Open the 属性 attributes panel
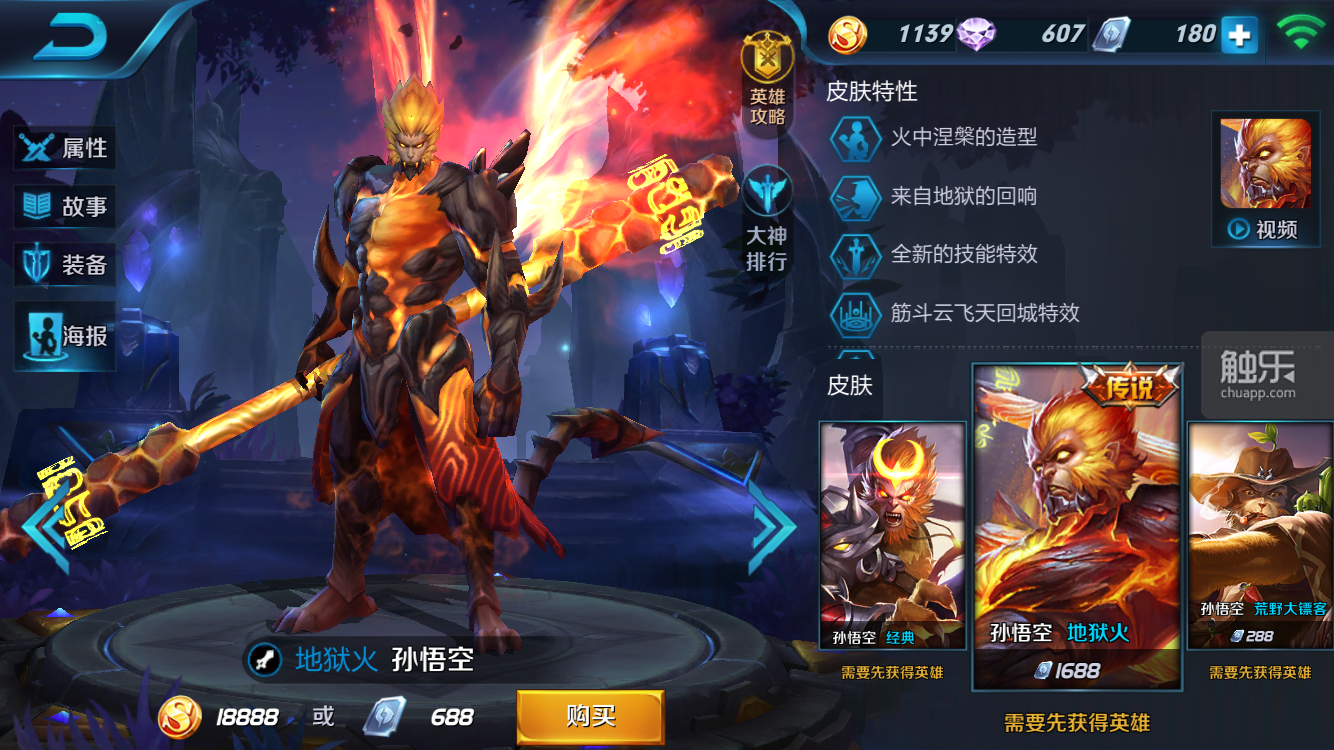The width and height of the screenshot is (1334, 750). pos(66,148)
